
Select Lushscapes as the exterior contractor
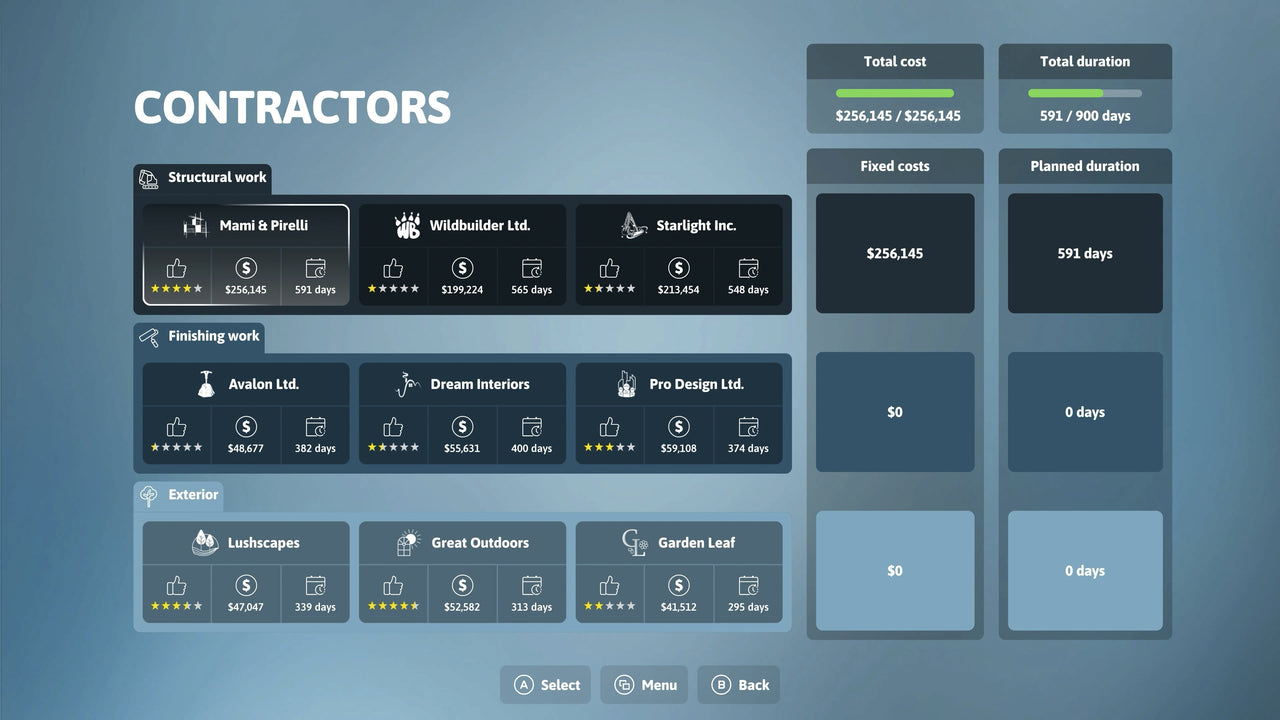coord(246,571)
